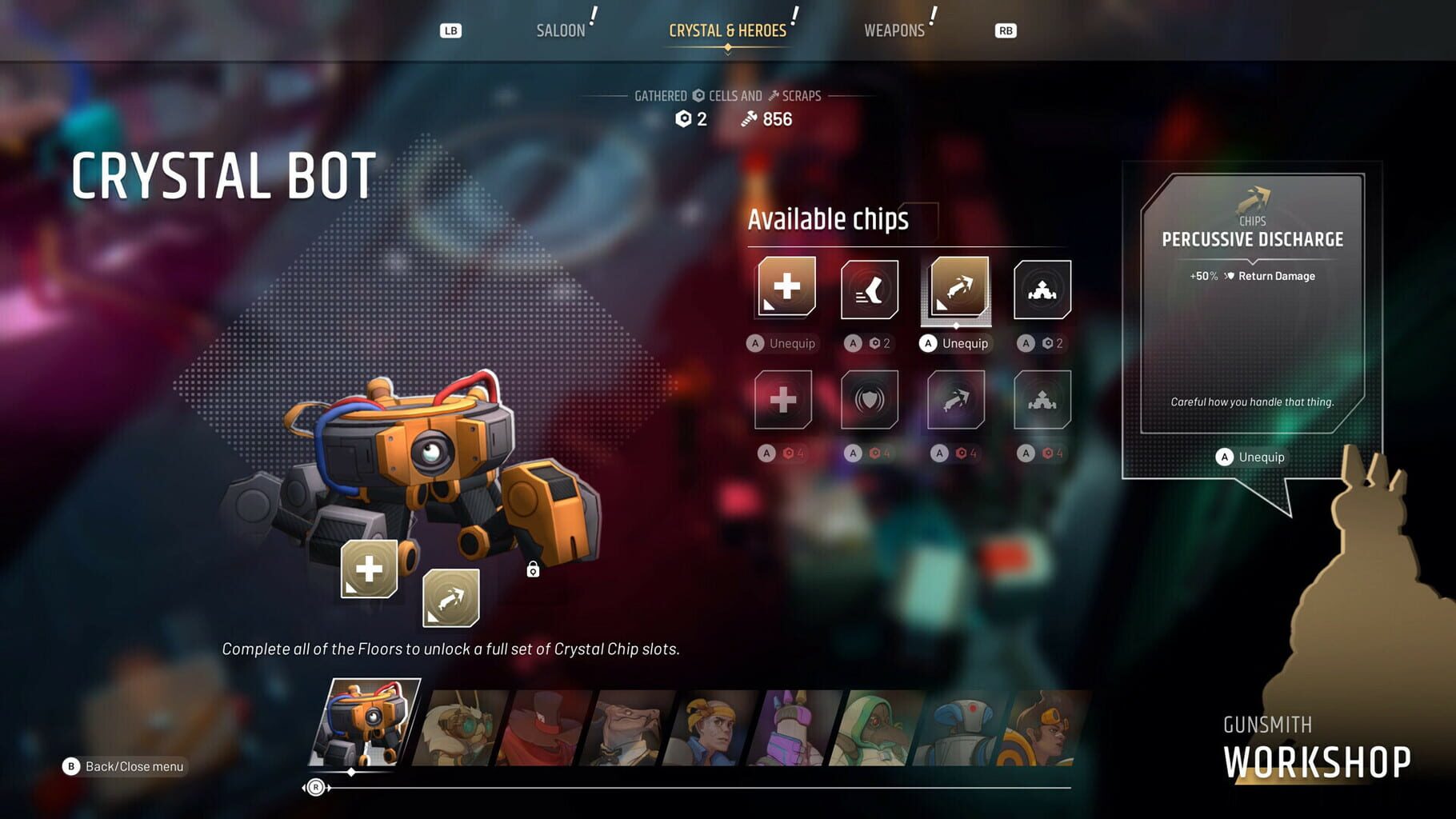Open the Crystal & Heroes tab
This screenshot has width=1456, height=819.
coord(726,30)
